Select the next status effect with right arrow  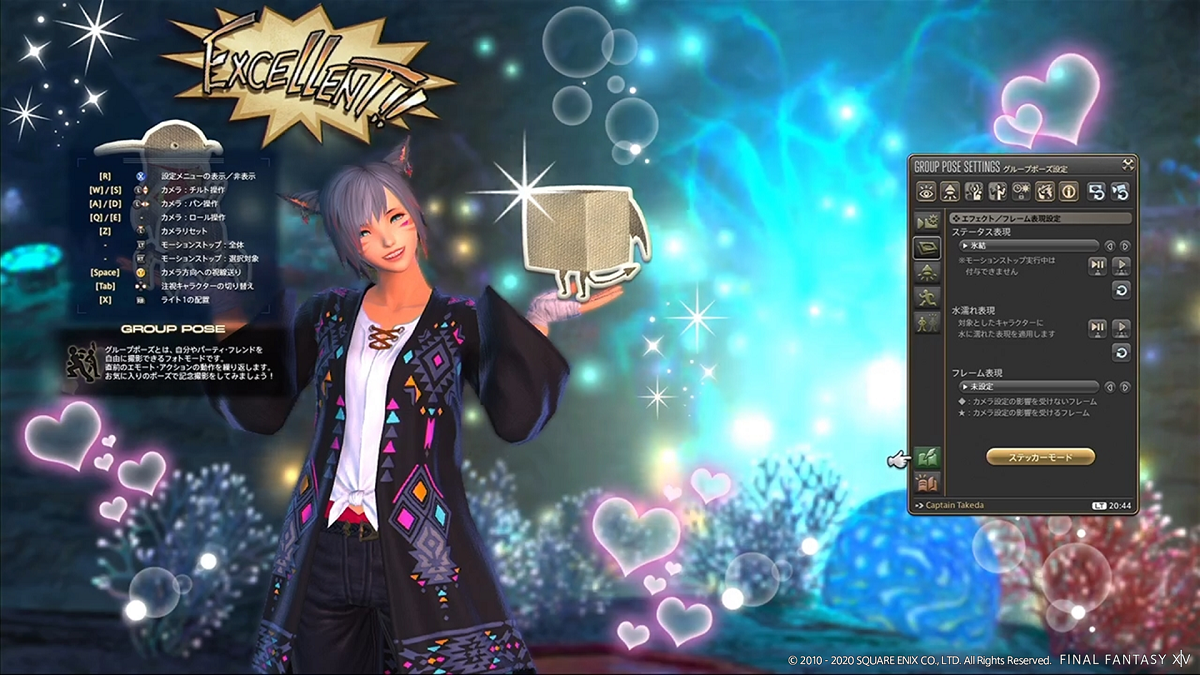click(1125, 246)
